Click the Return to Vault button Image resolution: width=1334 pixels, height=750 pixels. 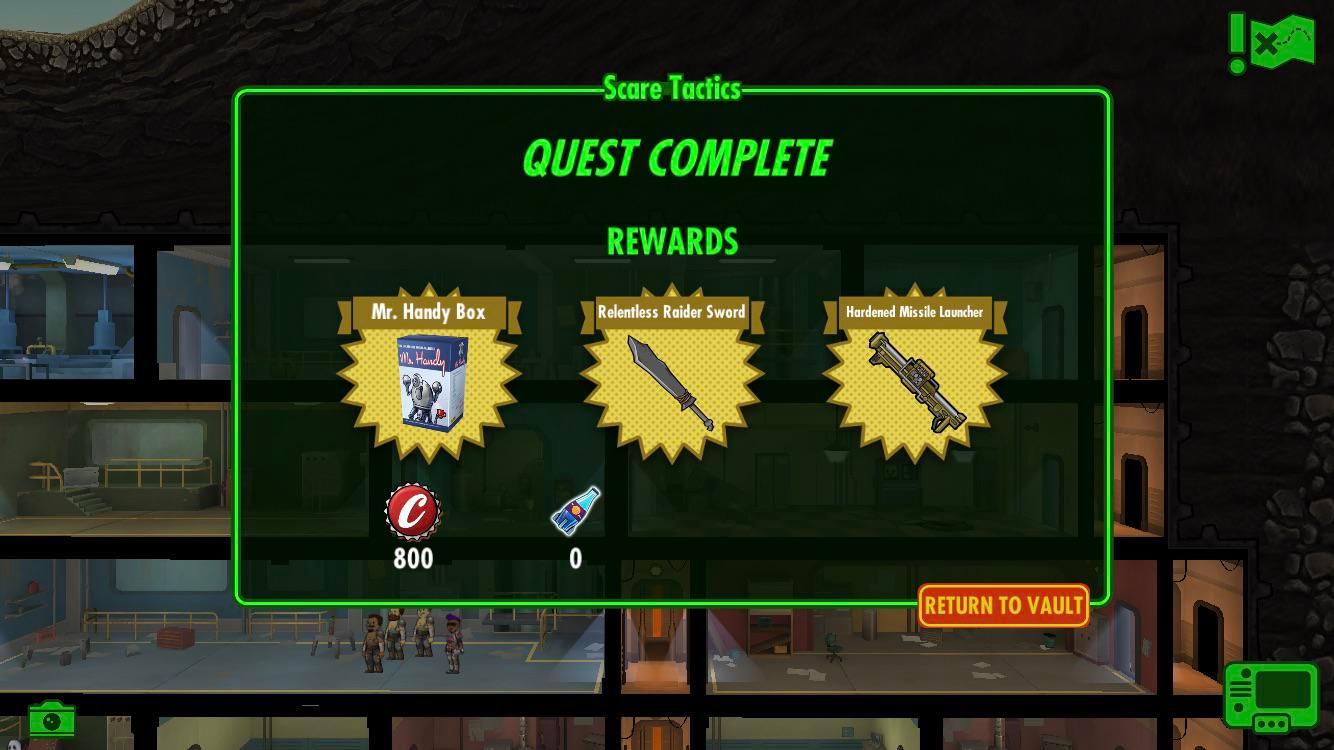tap(1002, 605)
